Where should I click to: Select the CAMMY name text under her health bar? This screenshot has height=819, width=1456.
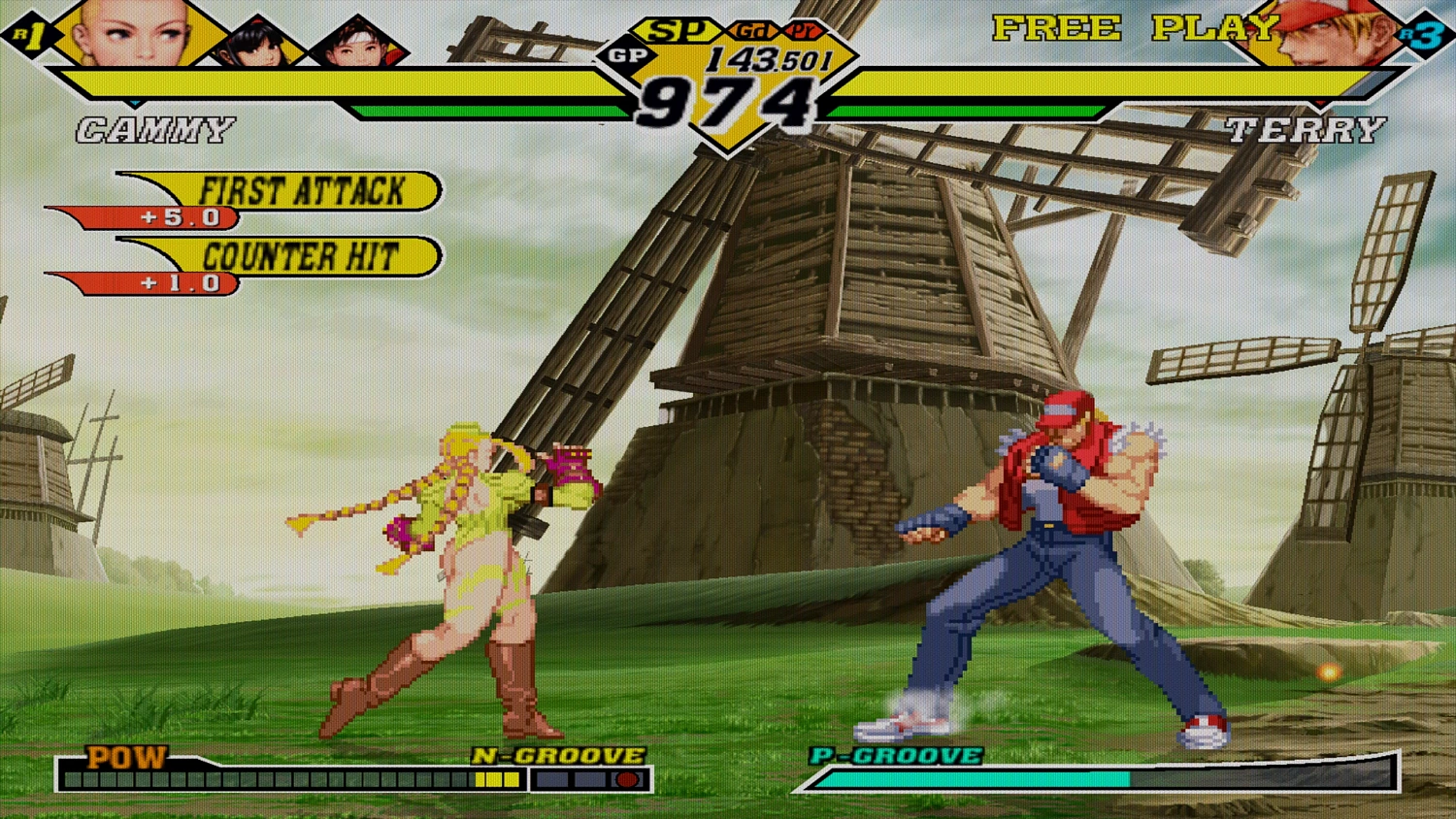[156, 128]
